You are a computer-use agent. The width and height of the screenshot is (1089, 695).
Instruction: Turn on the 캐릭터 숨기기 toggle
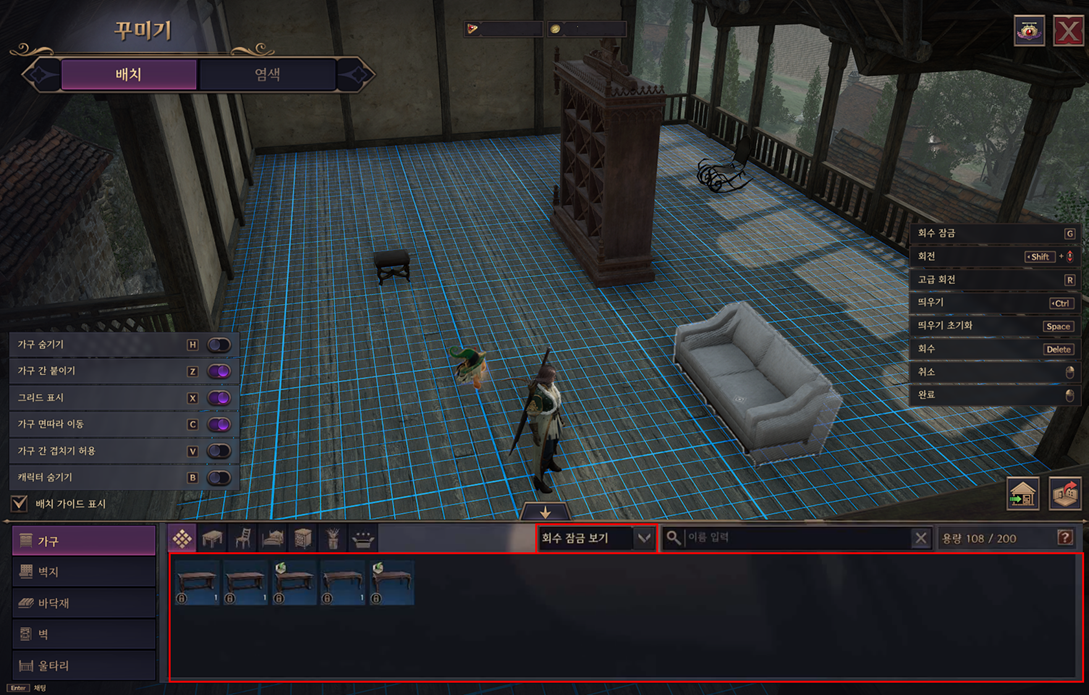click(218, 478)
